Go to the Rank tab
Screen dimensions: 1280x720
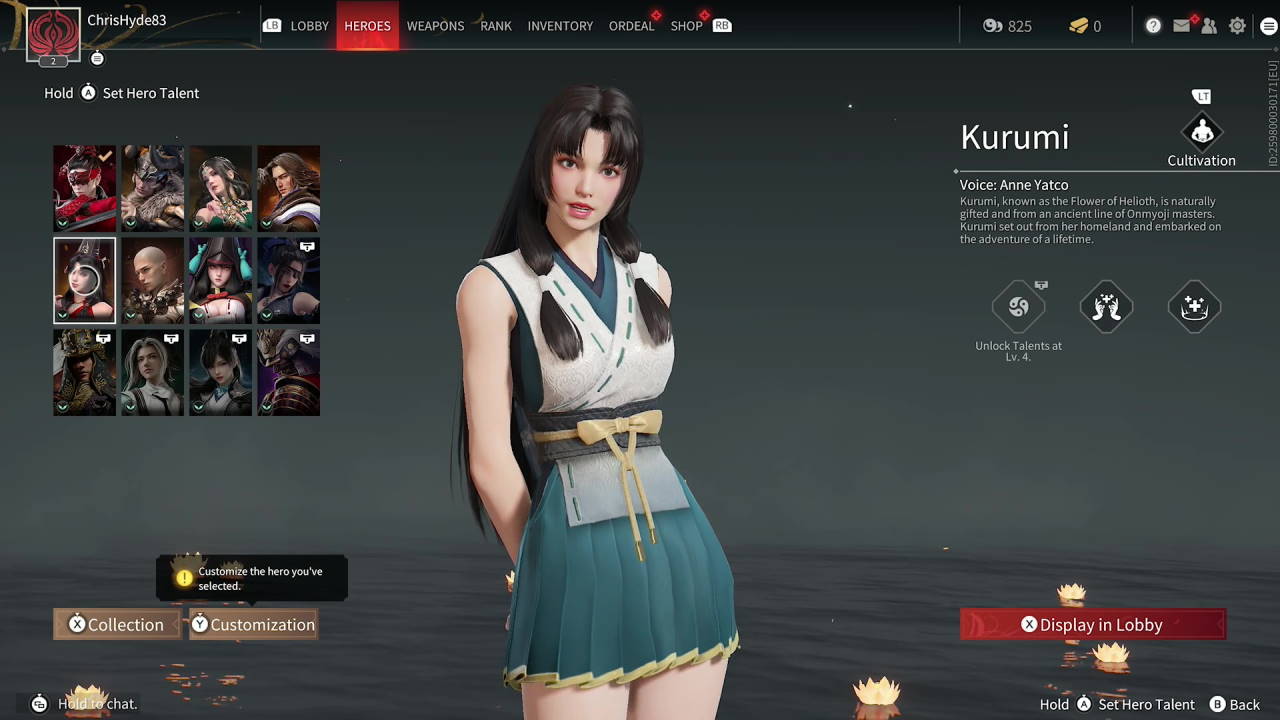point(496,26)
